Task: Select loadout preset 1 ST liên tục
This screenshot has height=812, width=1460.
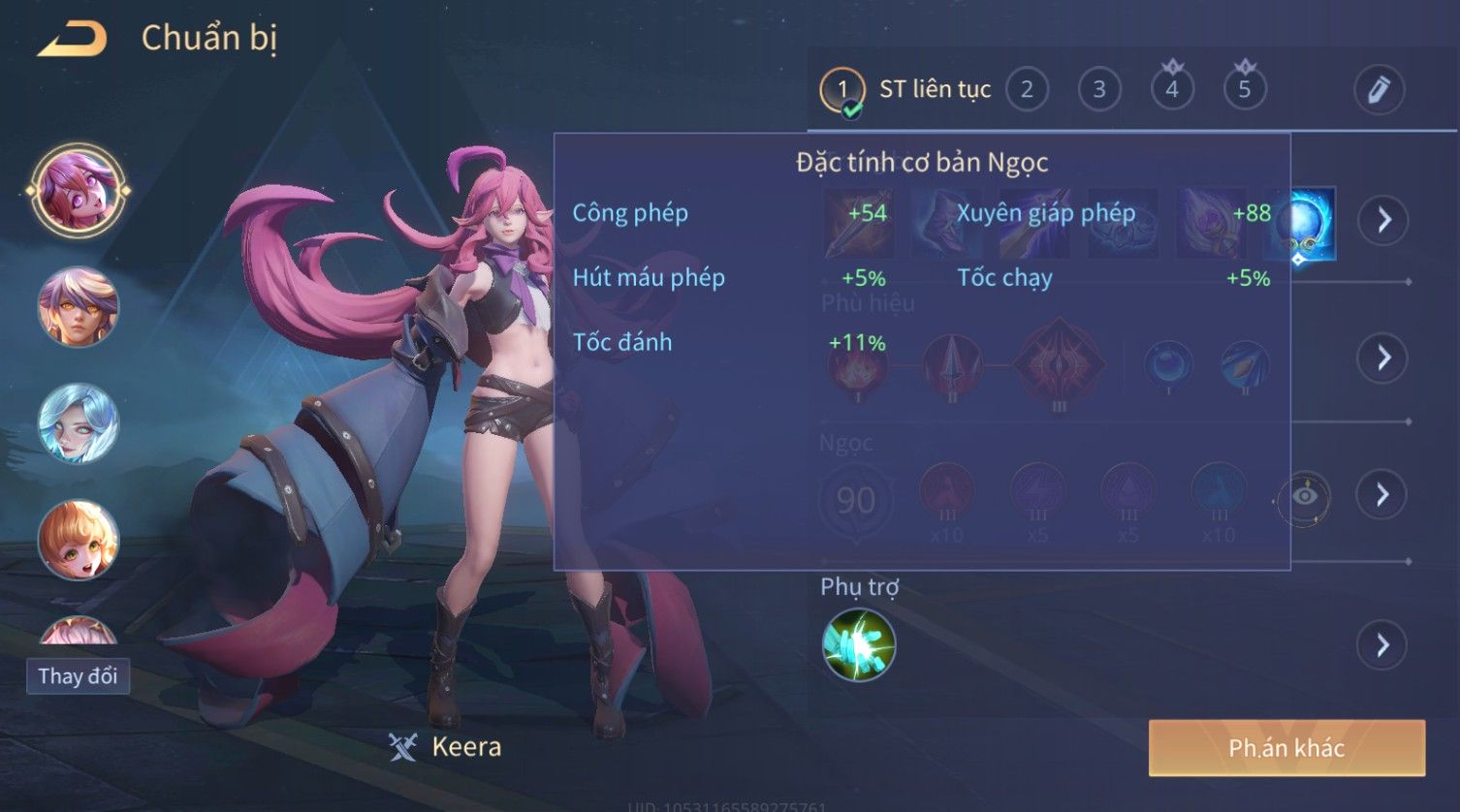Action: point(841,90)
